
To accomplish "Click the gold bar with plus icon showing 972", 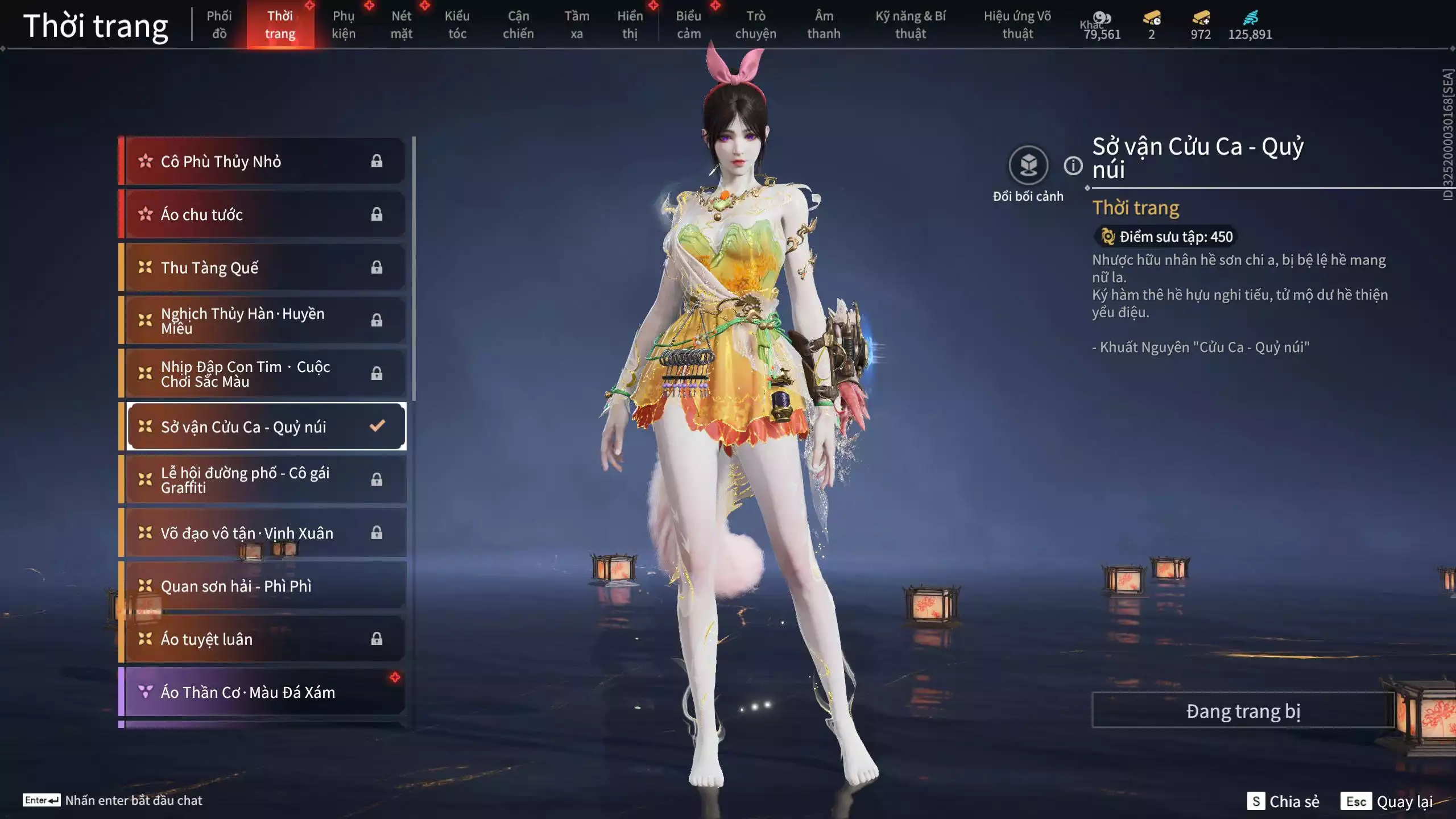I will click(1201, 18).
